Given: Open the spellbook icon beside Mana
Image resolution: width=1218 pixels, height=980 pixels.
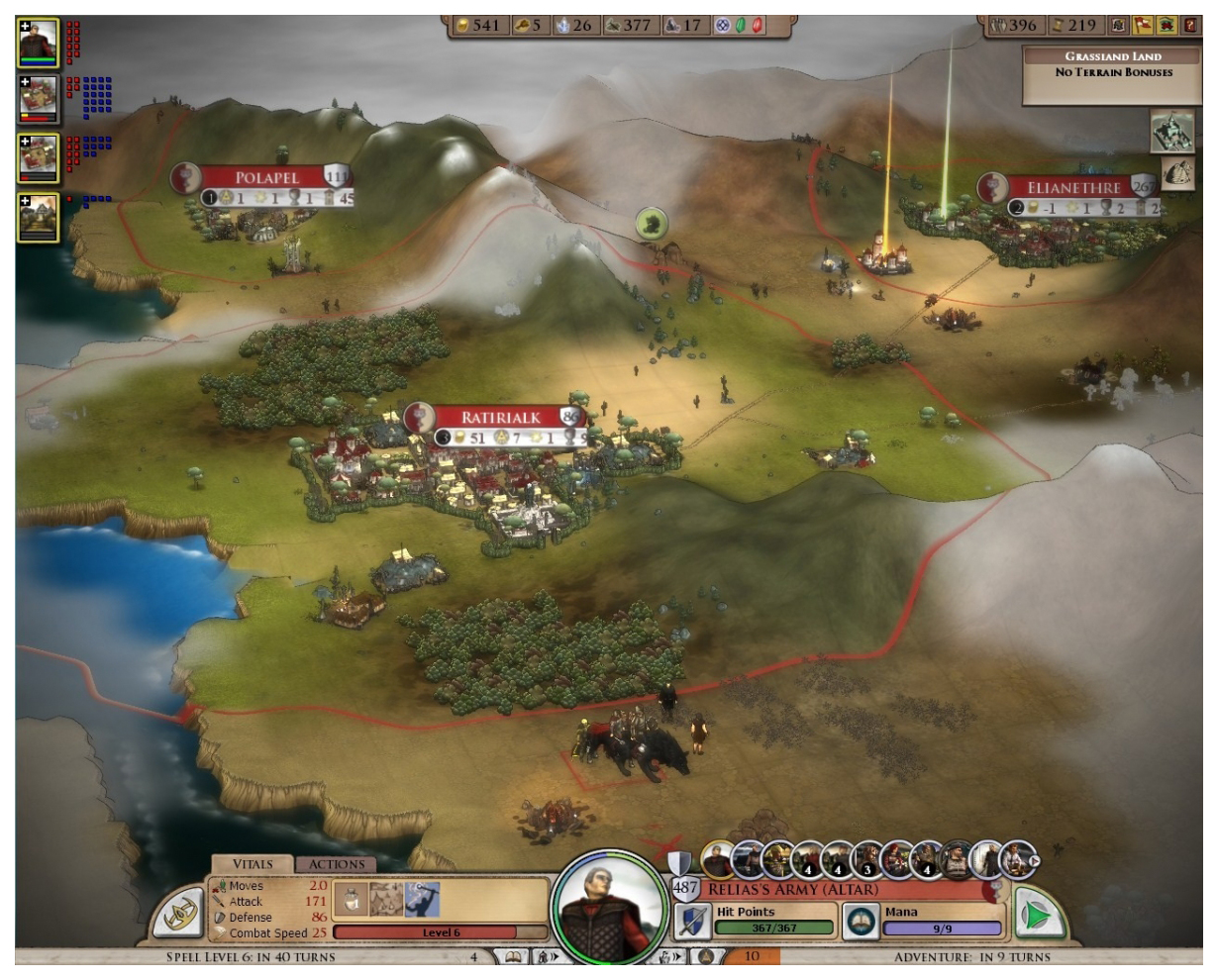Looking at the screenshot, I should [862, 921].
